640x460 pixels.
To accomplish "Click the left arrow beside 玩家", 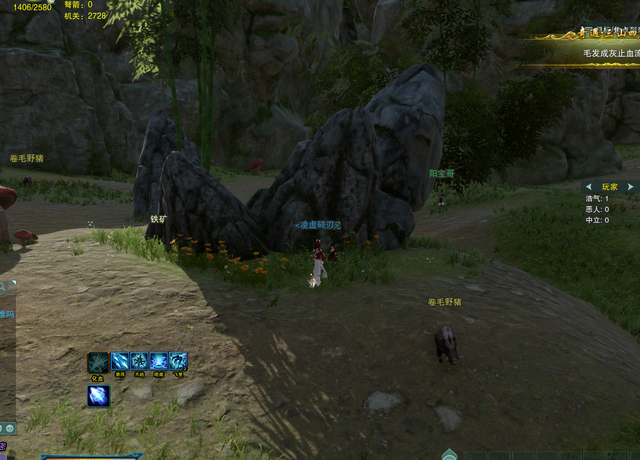I will coord(588,187).
